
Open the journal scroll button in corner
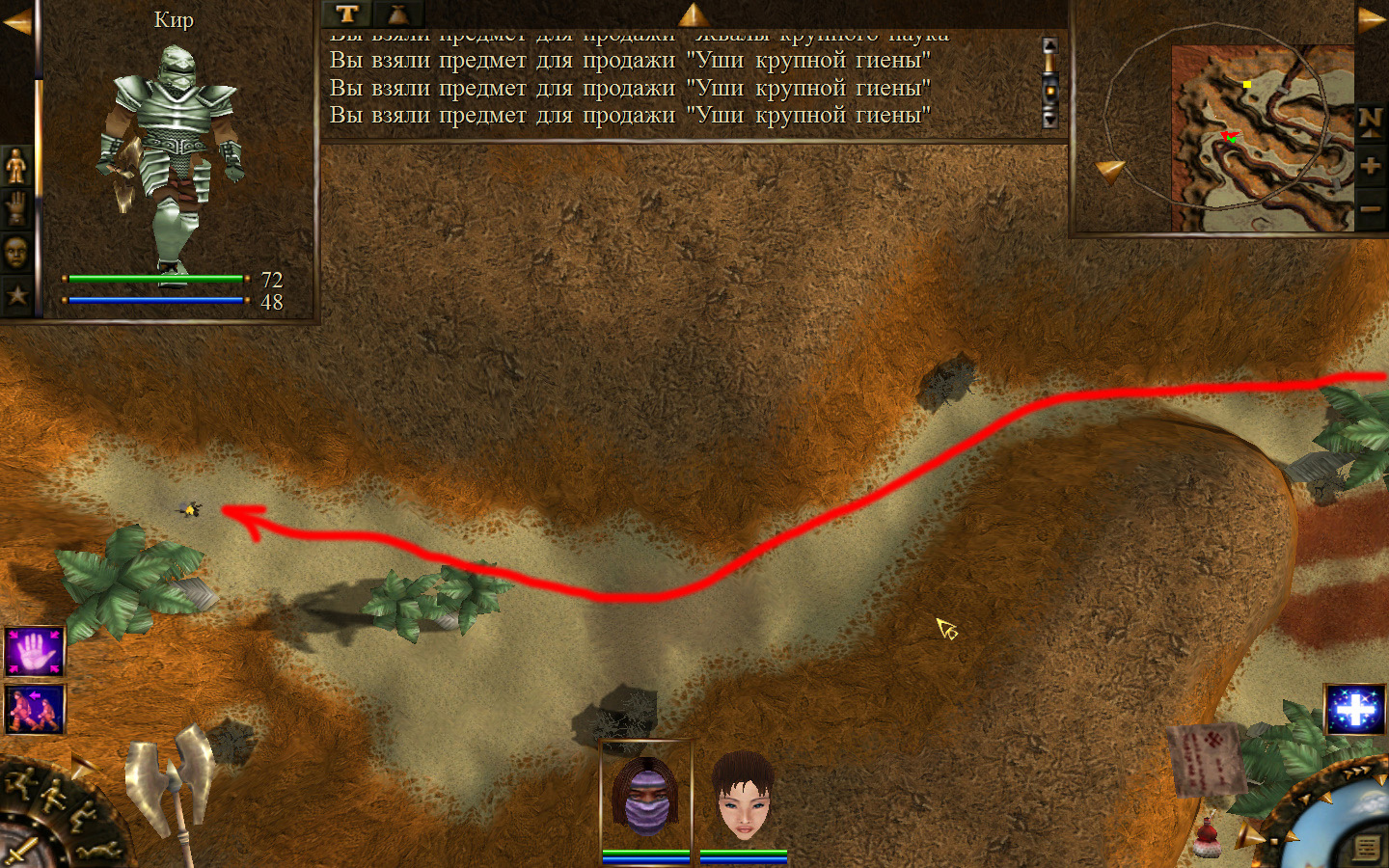click(x=1365, y=848)
